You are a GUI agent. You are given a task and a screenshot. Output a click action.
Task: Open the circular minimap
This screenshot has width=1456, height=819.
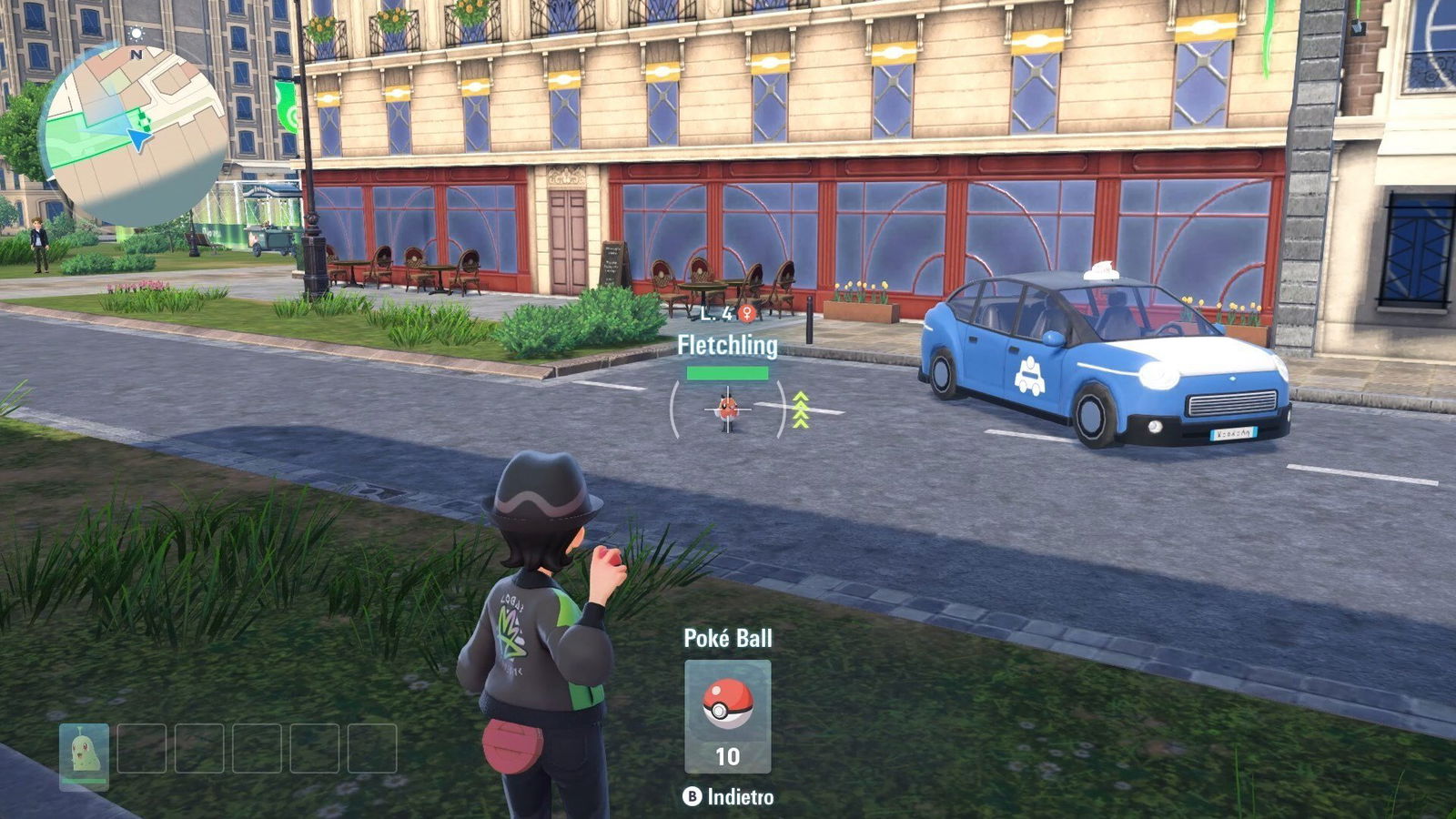[134, 135]
